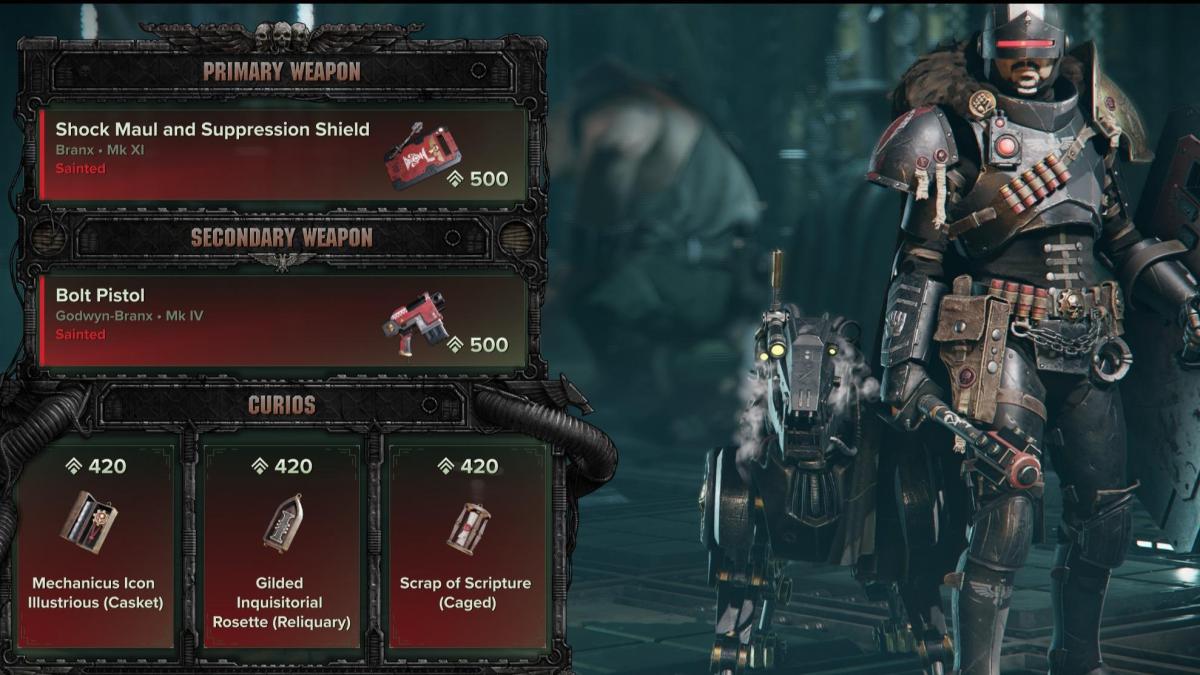
Task: Select the Shock Maul and Suppression Shield slot
Action: coord(283,152)
